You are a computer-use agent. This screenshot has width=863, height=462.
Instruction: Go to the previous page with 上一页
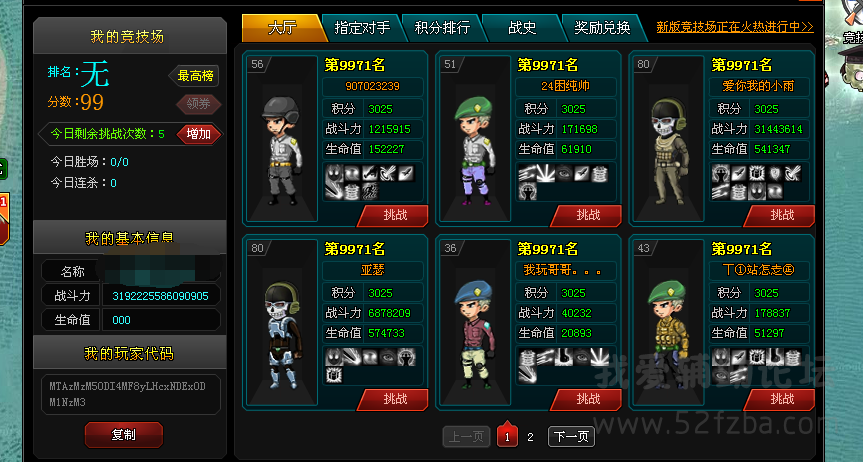click(x=466, y=437)
